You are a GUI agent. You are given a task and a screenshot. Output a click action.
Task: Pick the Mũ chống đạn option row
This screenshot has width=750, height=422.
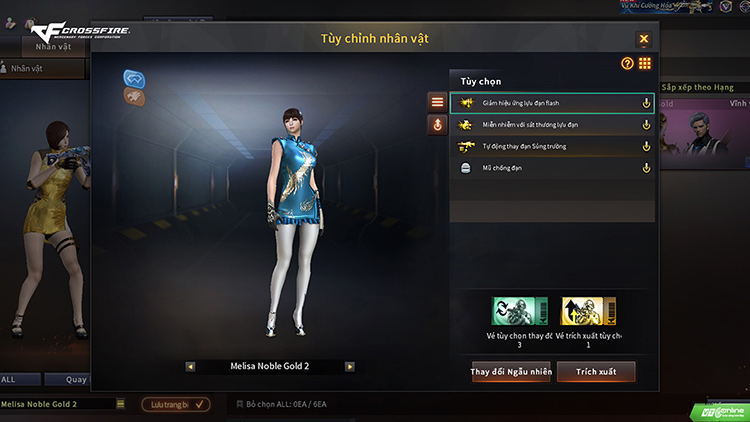[x=552, y=168]
